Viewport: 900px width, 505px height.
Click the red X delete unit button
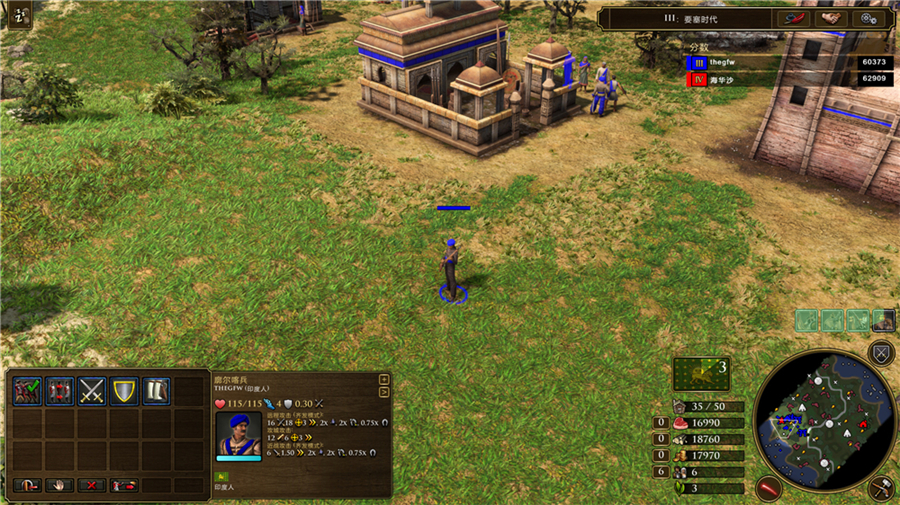click(91, 485)
